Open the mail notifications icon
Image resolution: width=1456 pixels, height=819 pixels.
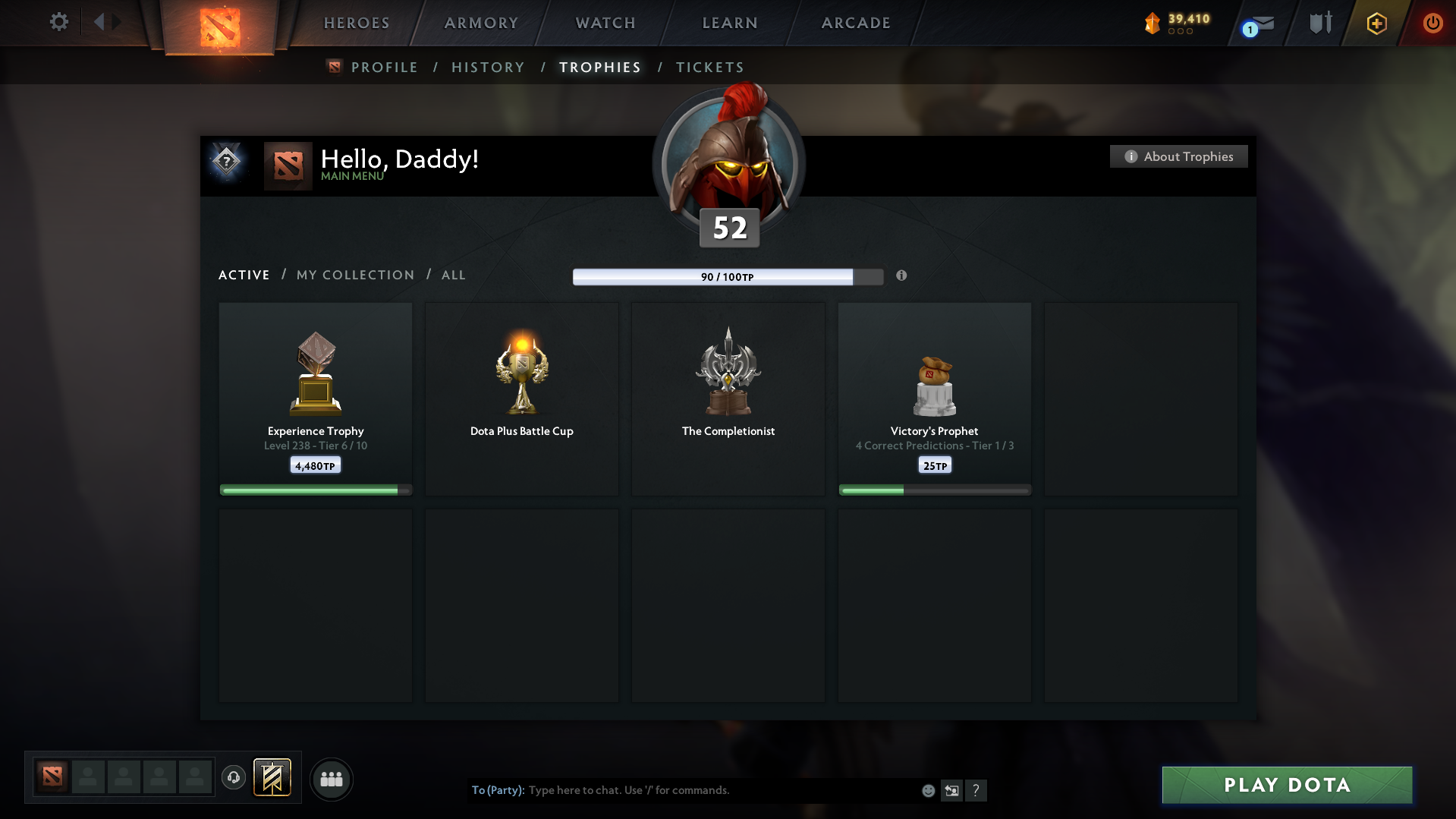click(x=1259, y=24)
